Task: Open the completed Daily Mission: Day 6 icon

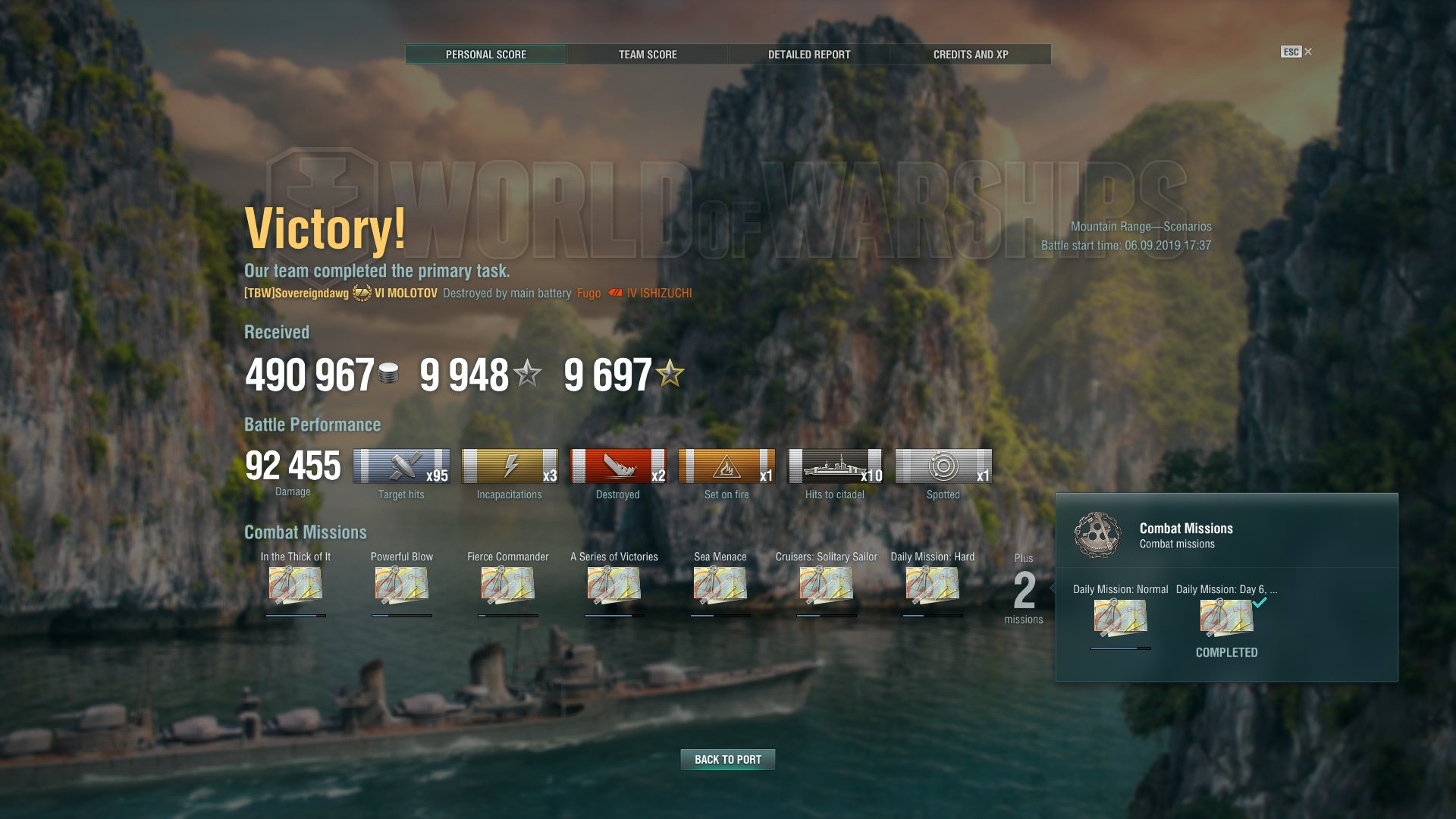Action: (x=1227, y=617)
